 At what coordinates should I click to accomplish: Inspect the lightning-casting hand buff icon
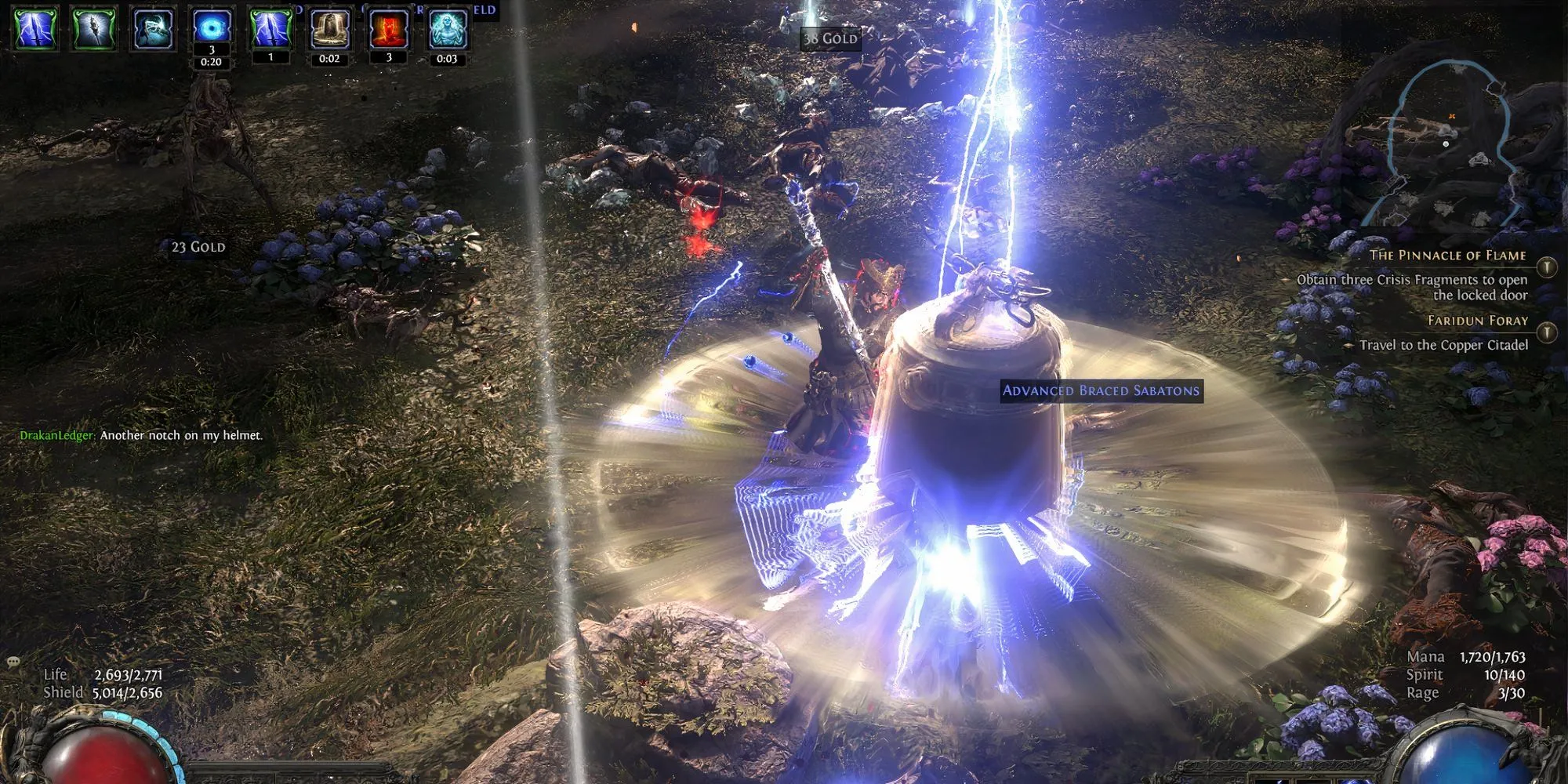pos(153,27)
